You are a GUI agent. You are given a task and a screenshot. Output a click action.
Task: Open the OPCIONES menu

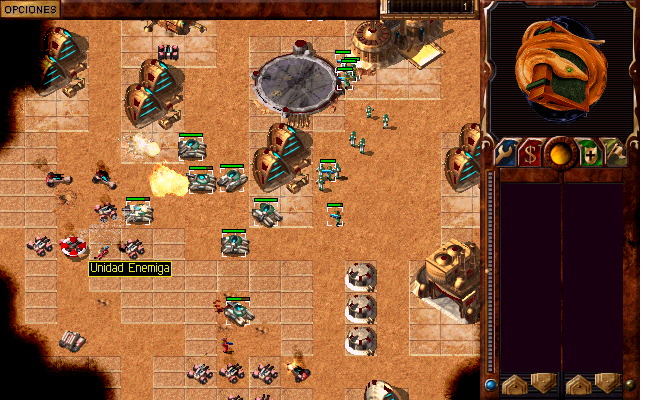click(30, 8)
